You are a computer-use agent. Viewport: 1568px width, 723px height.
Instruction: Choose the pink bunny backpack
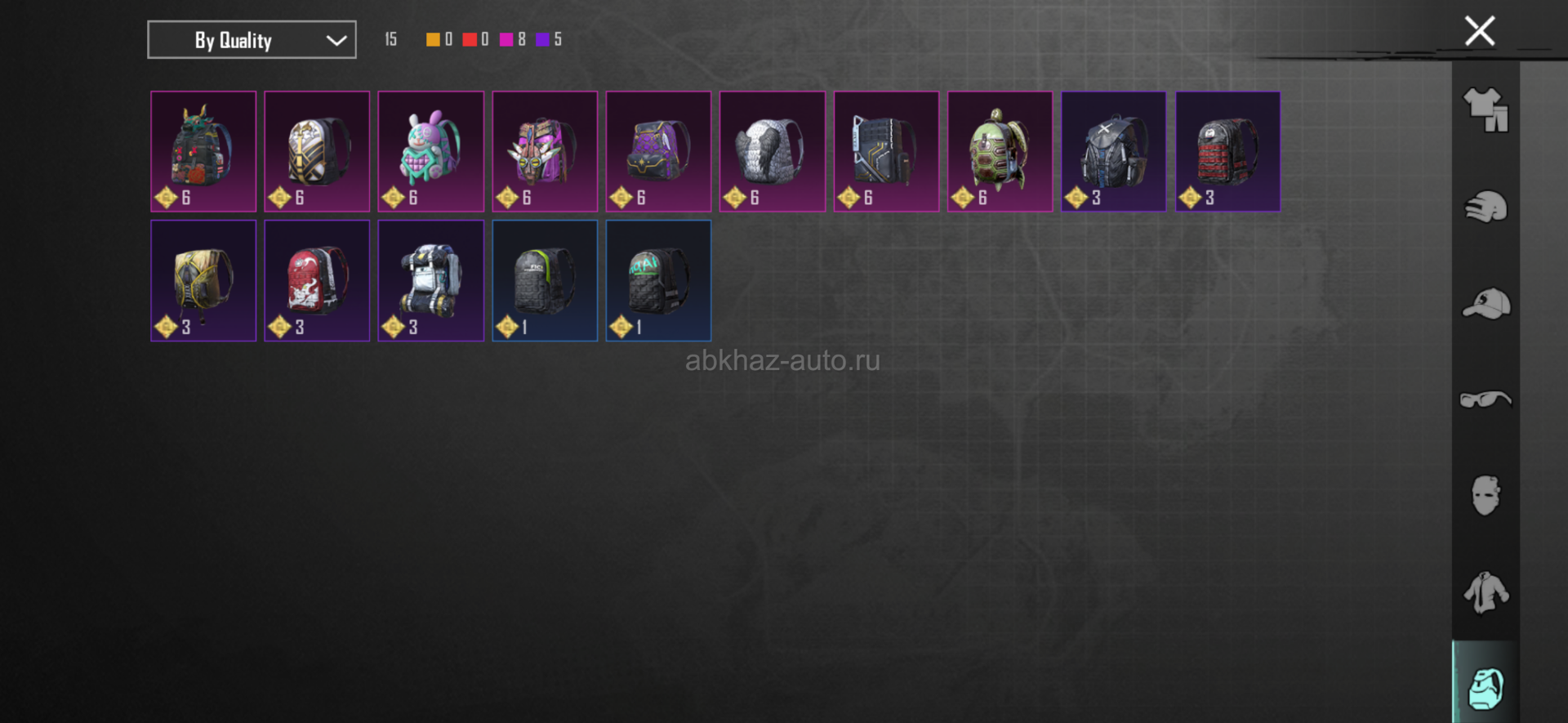pos(430,152)
